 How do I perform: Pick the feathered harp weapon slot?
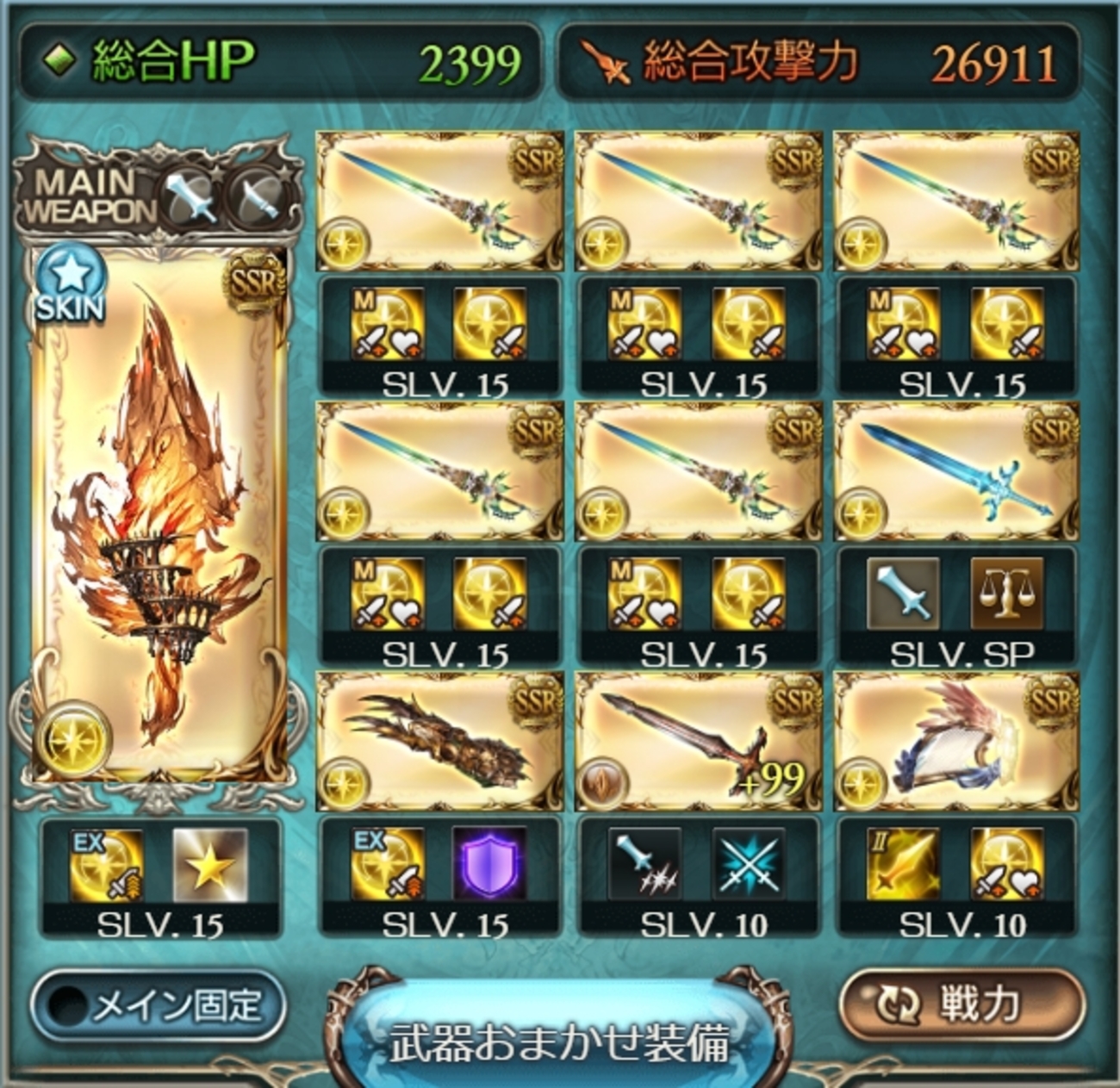pyautogui.click(x=956, y=743)
